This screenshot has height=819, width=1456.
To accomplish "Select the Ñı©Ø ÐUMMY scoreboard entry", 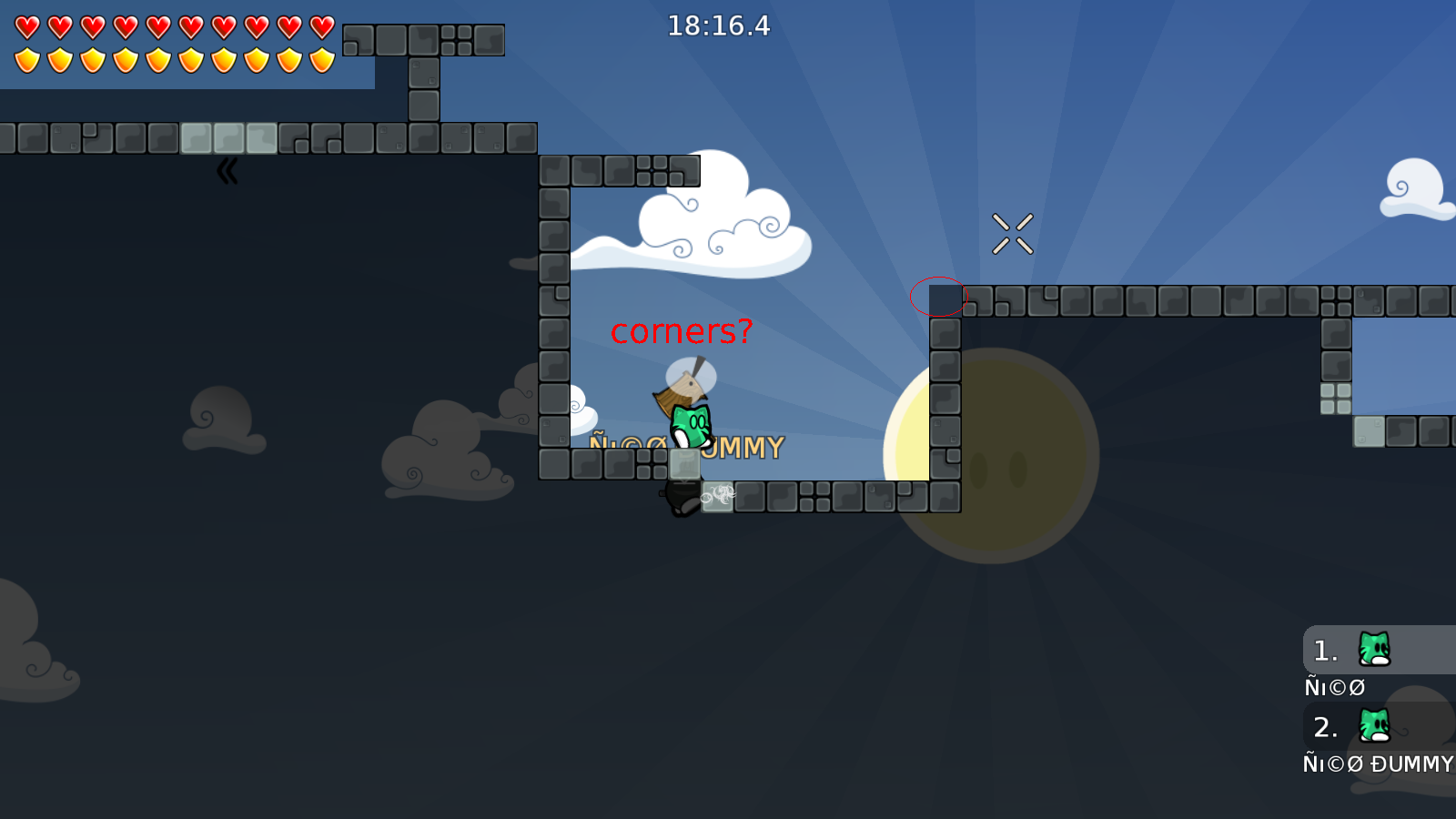I will [1378, 764].
